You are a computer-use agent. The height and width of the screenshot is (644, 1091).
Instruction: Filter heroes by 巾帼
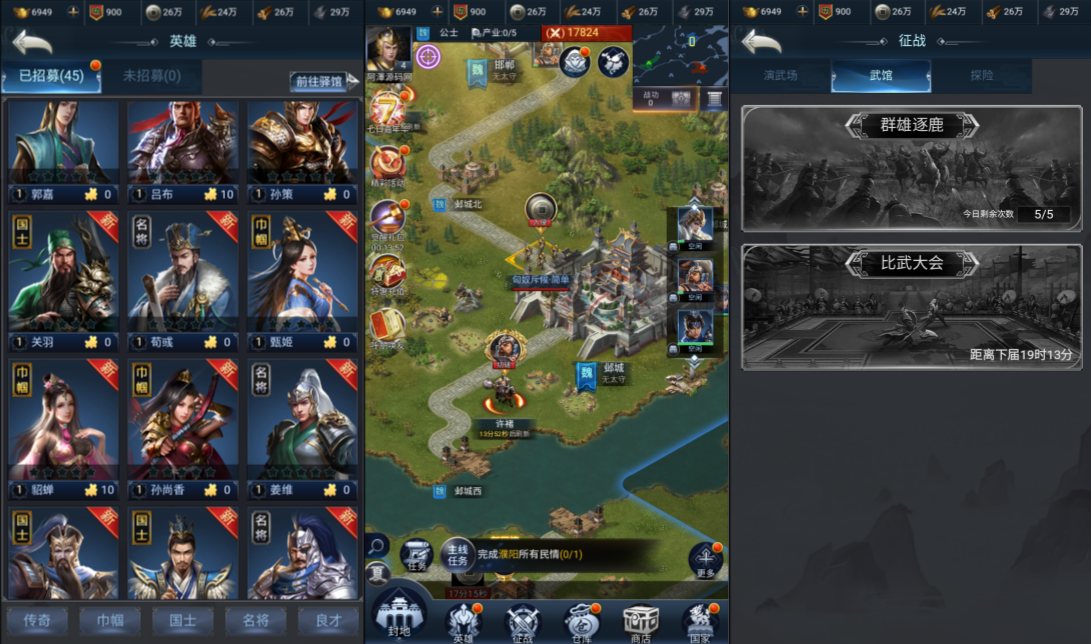109,620
